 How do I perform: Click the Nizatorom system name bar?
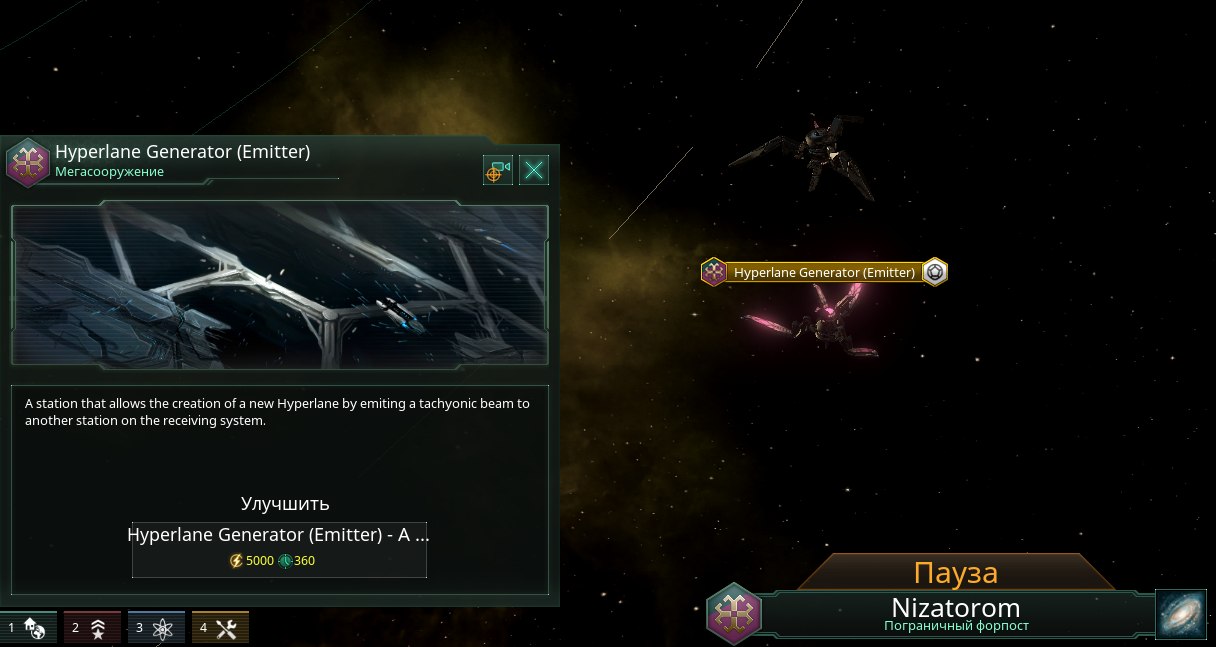(x=955, y=613)
